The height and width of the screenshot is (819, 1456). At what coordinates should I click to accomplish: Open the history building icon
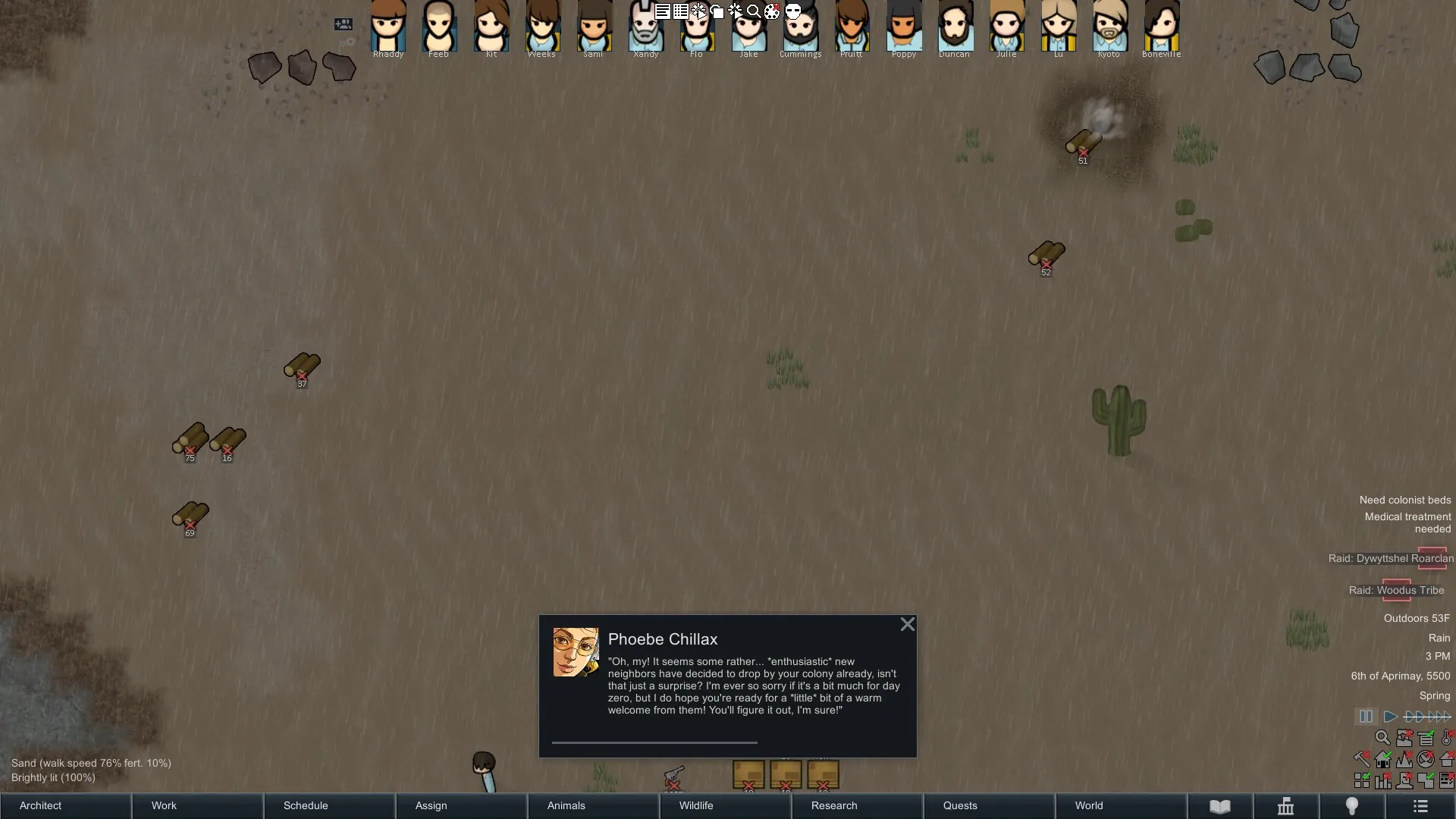point(1285,806)
